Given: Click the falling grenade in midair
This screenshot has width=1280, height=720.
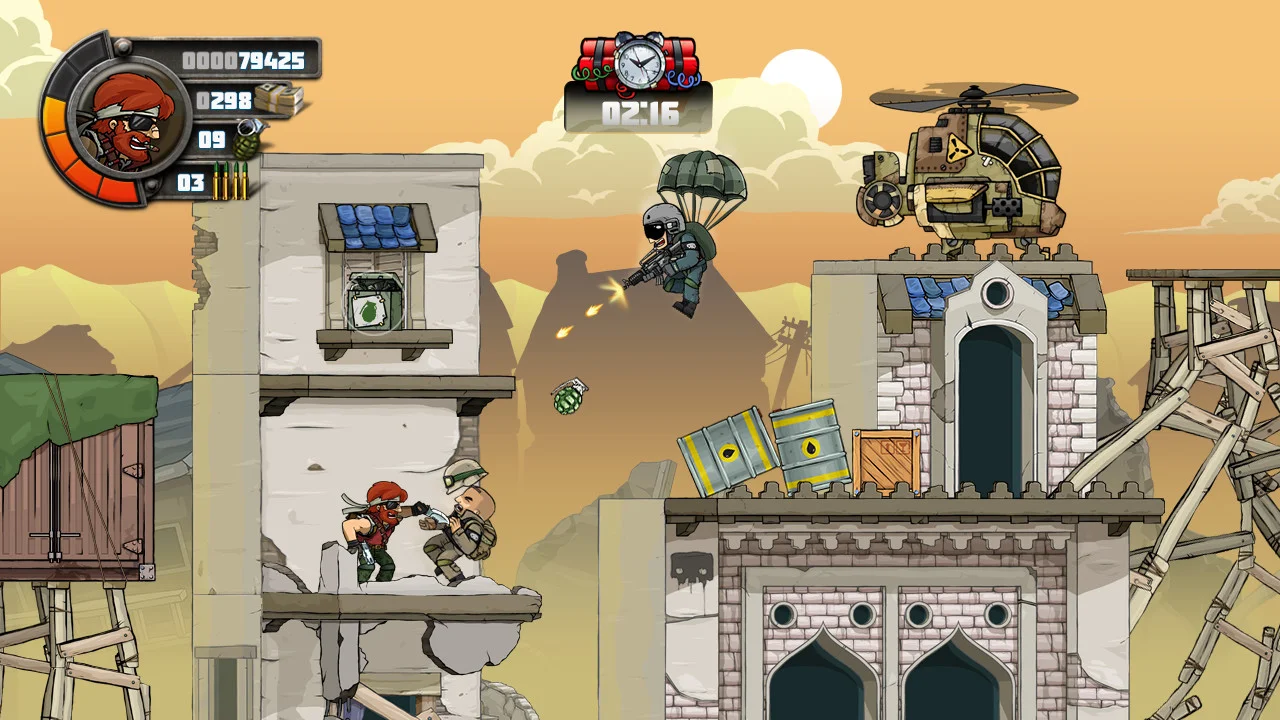Looking at the screenshot, I should coord(566,400).
